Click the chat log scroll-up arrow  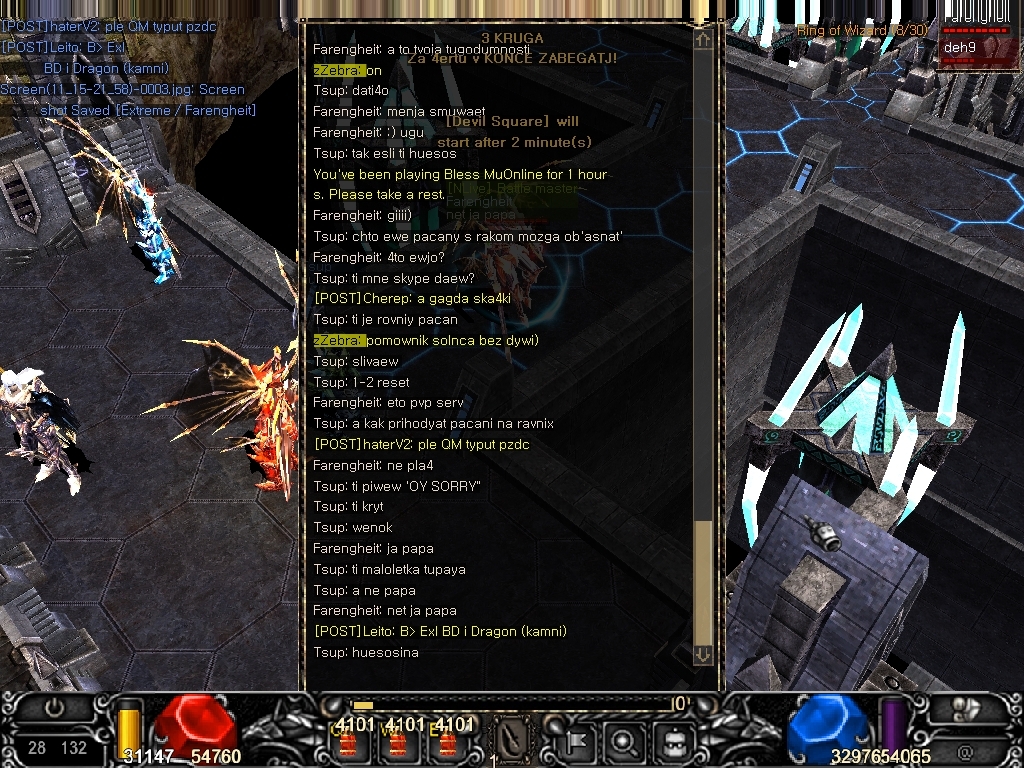[x=703, y=40]
